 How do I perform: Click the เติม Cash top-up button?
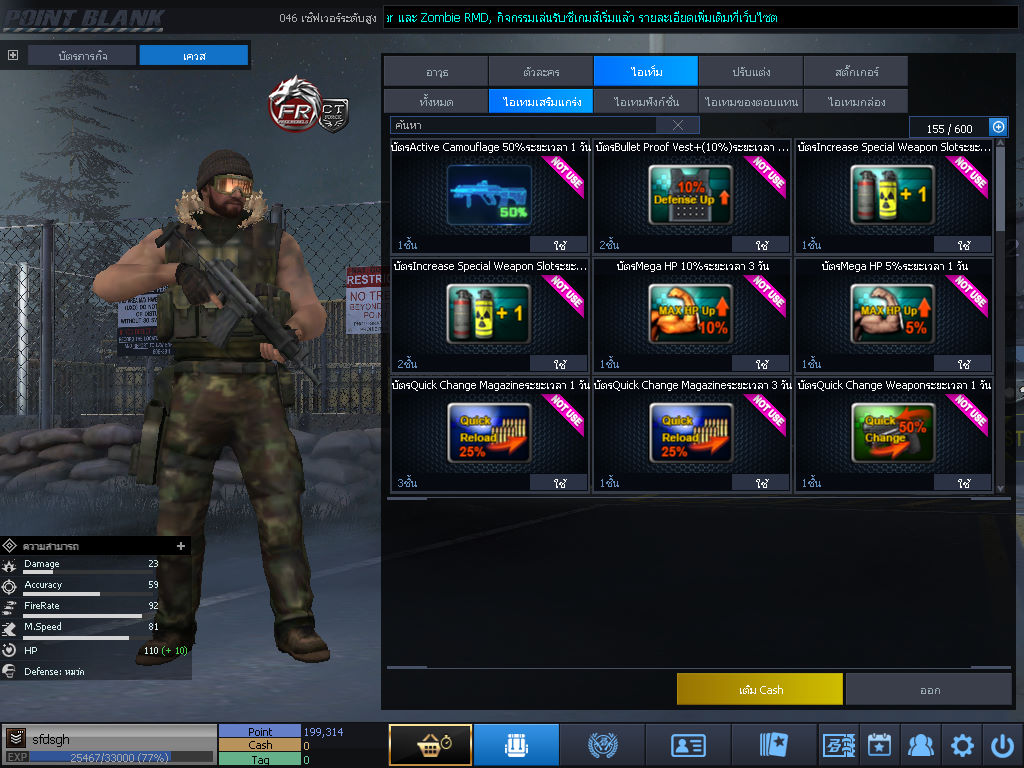point(760,689)
